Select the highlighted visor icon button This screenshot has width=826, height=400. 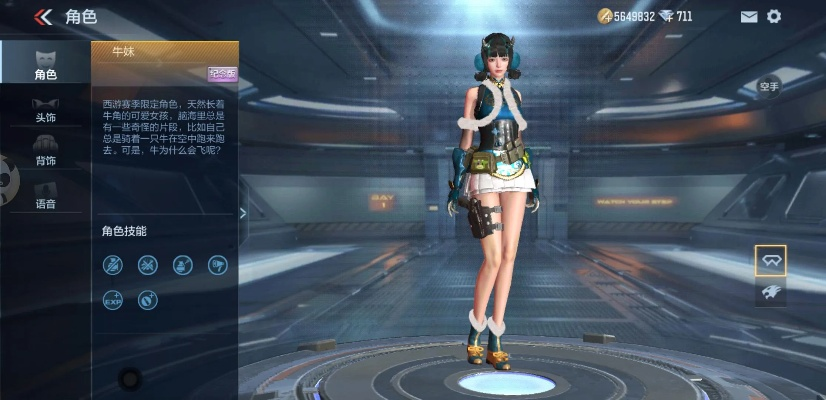pyautogui.click(x=770, y=260)
